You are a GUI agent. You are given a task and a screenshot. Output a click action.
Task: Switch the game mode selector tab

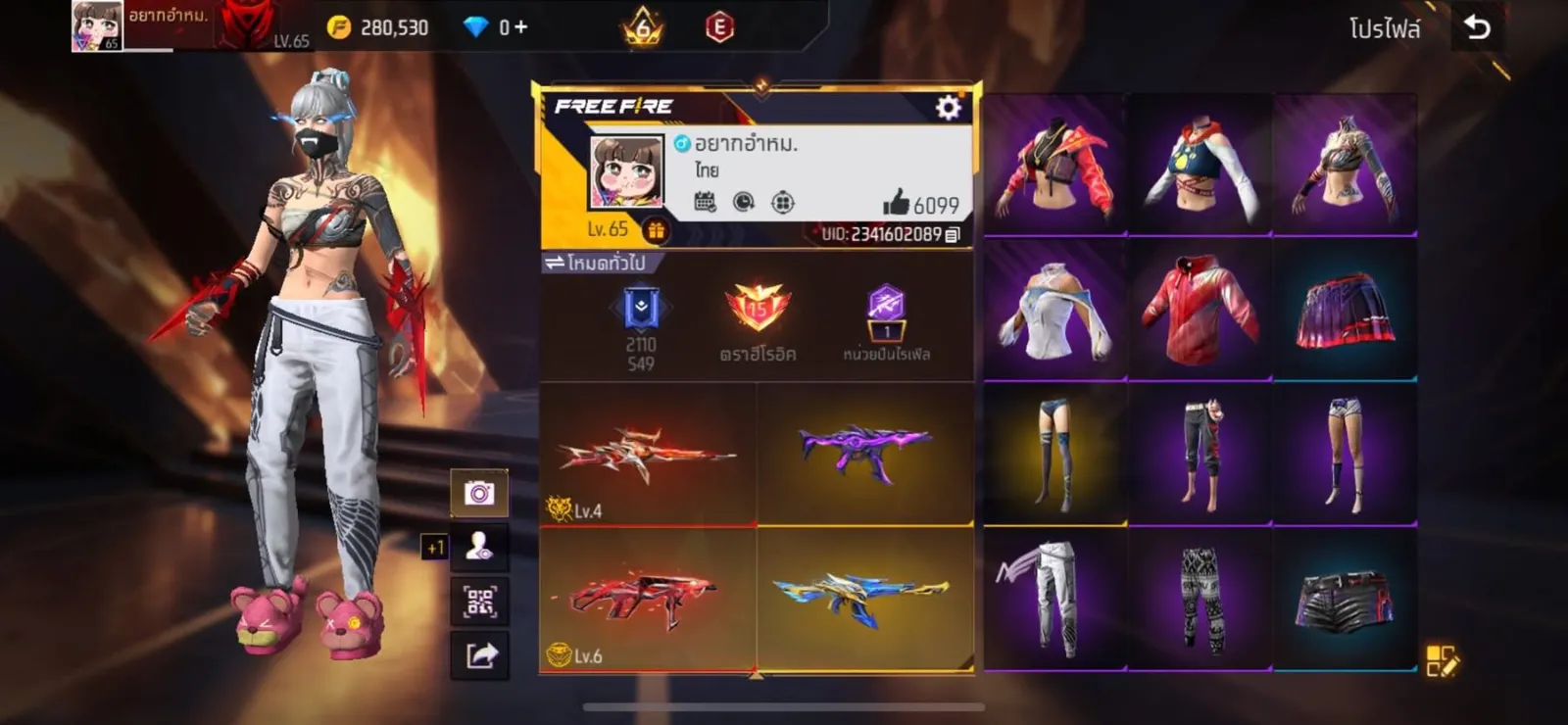pos(596,263)
